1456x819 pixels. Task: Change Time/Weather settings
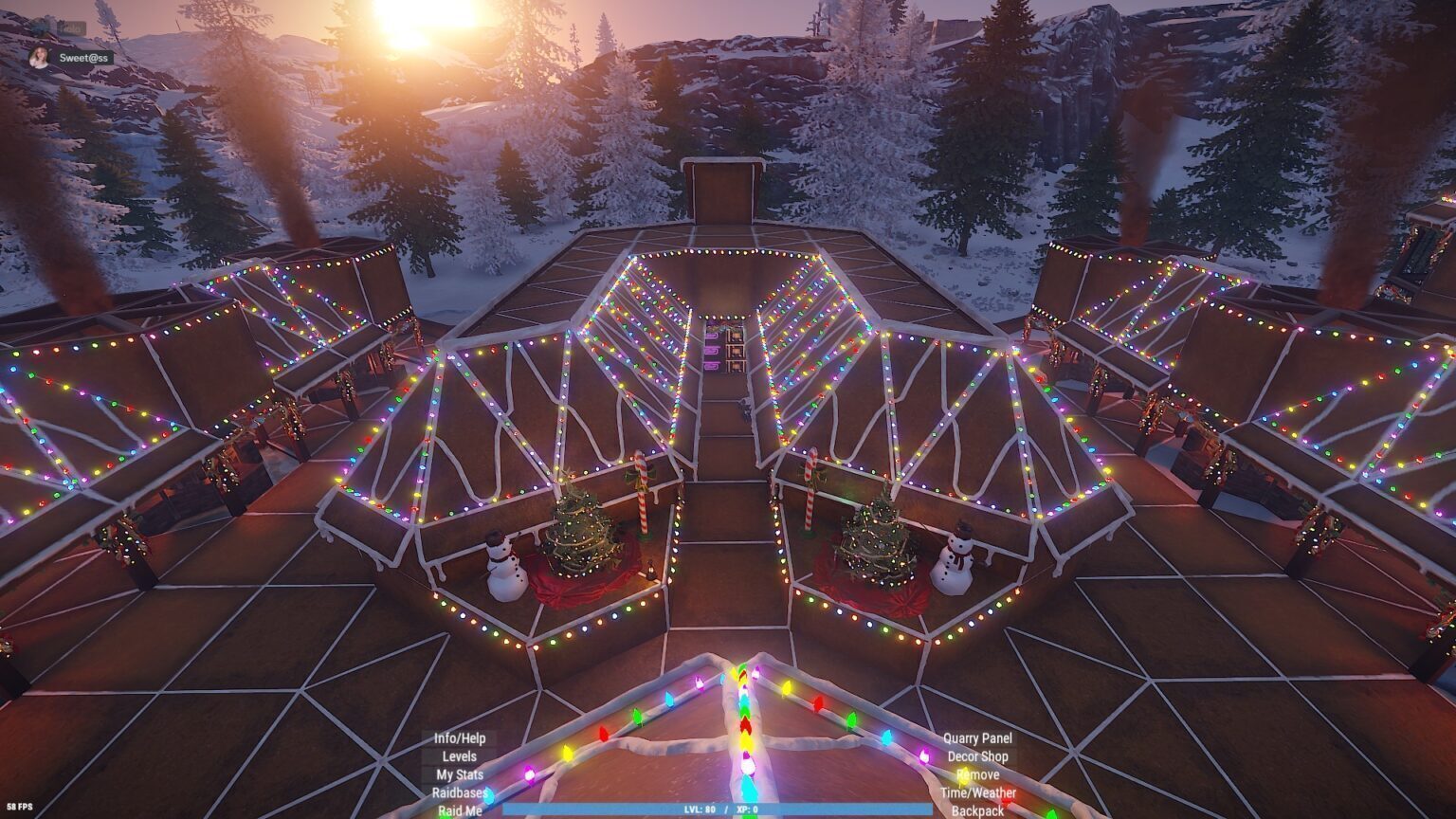tap(977, 792)
